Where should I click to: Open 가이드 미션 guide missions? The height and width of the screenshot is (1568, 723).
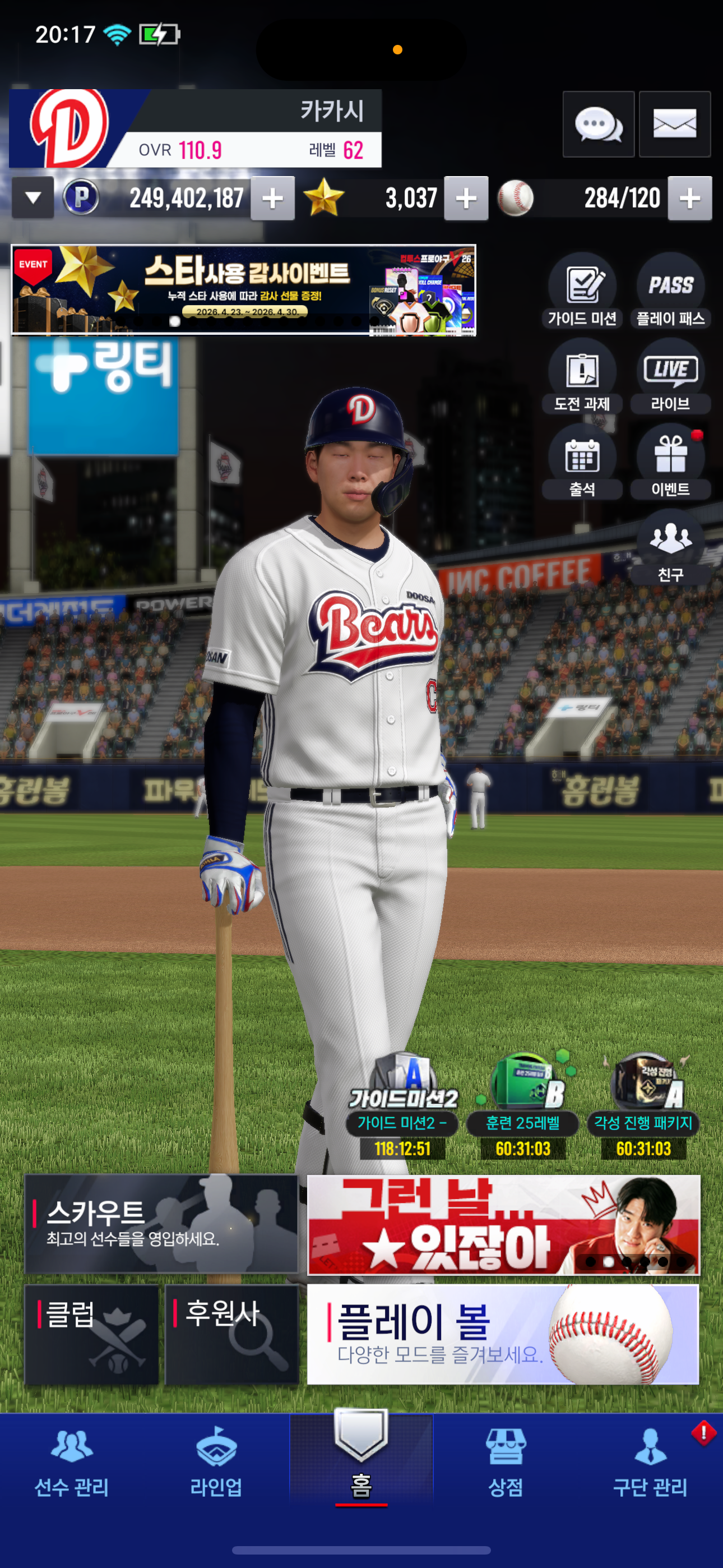click(x=582, y=292)
